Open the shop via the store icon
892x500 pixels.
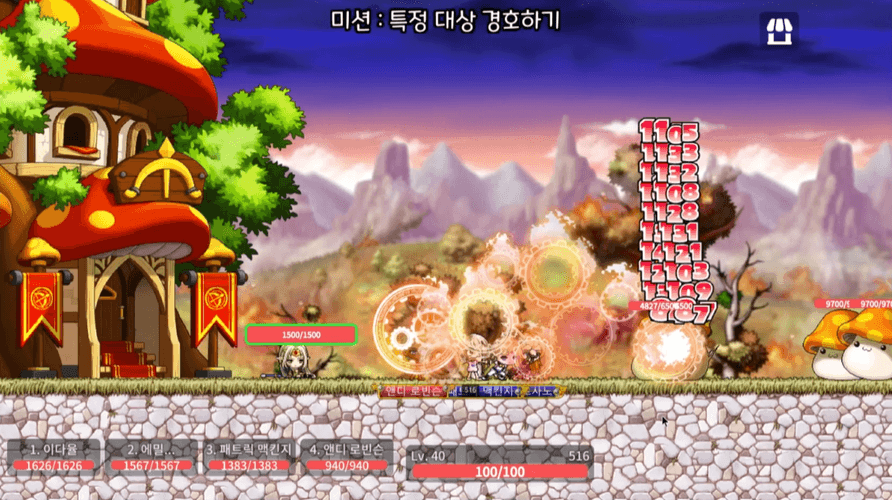click(x=778, y=30)
